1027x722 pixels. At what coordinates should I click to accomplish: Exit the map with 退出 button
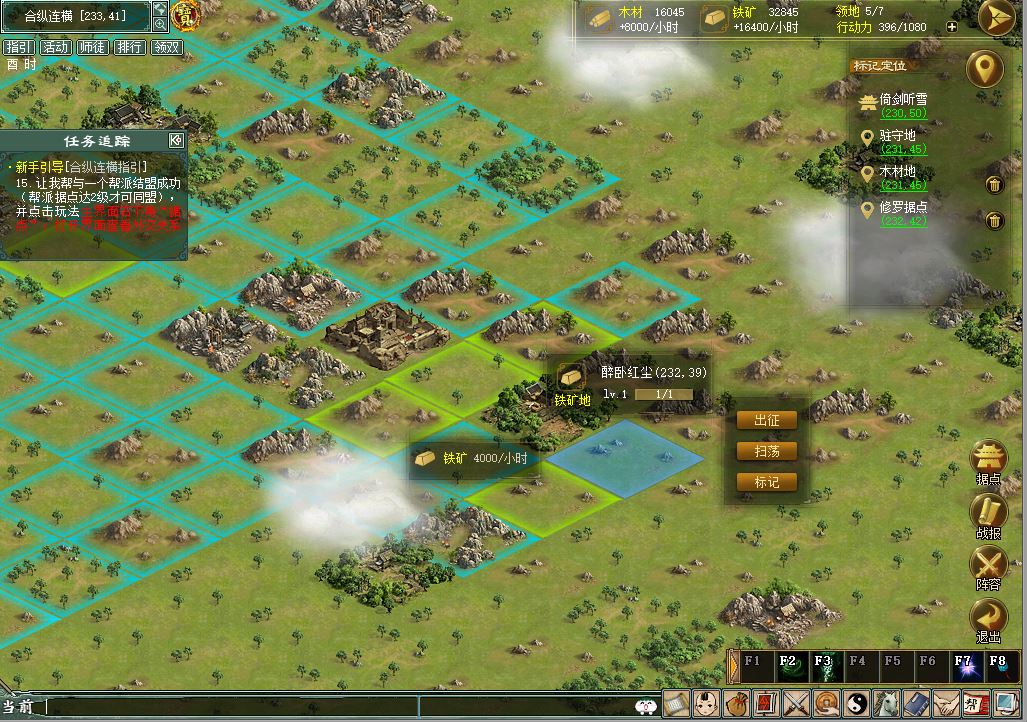(x=988, y=618)
